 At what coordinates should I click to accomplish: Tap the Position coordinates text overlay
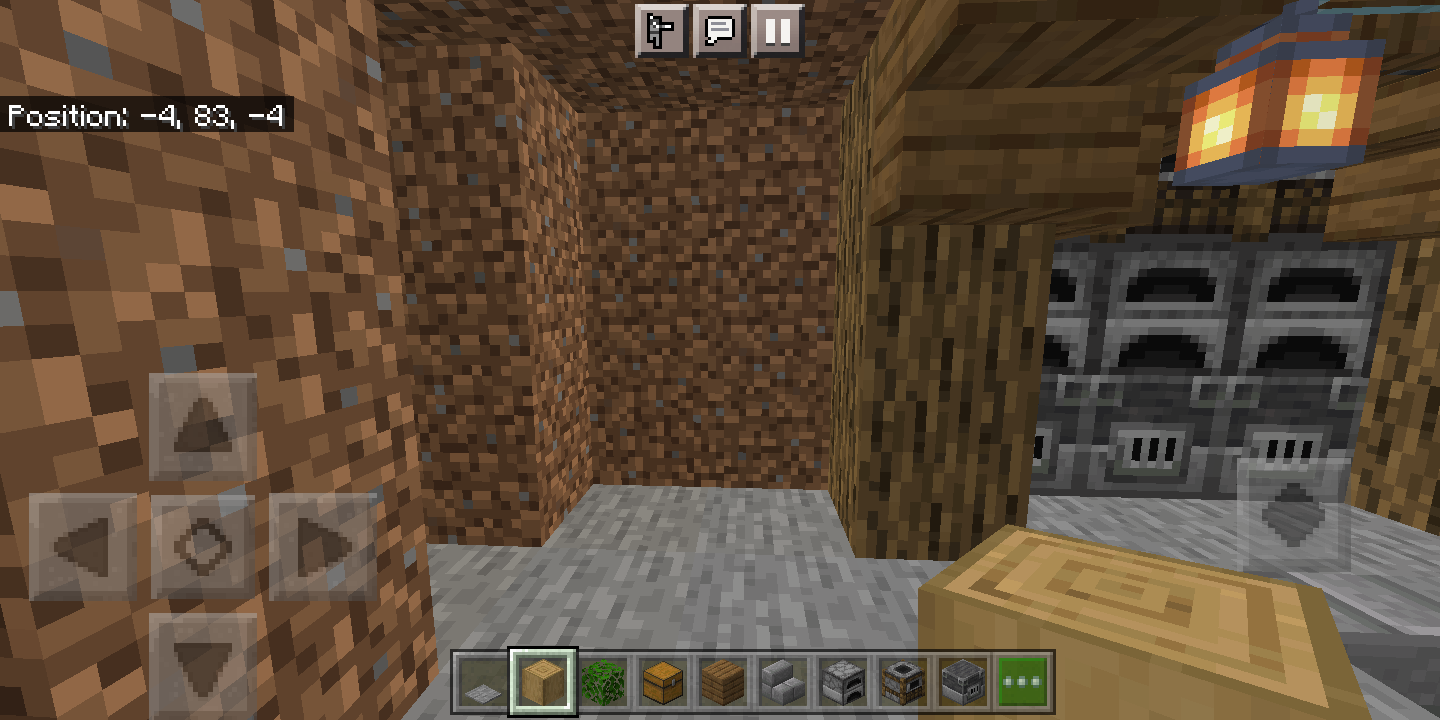pyautogui.click(x=146, y=117)
